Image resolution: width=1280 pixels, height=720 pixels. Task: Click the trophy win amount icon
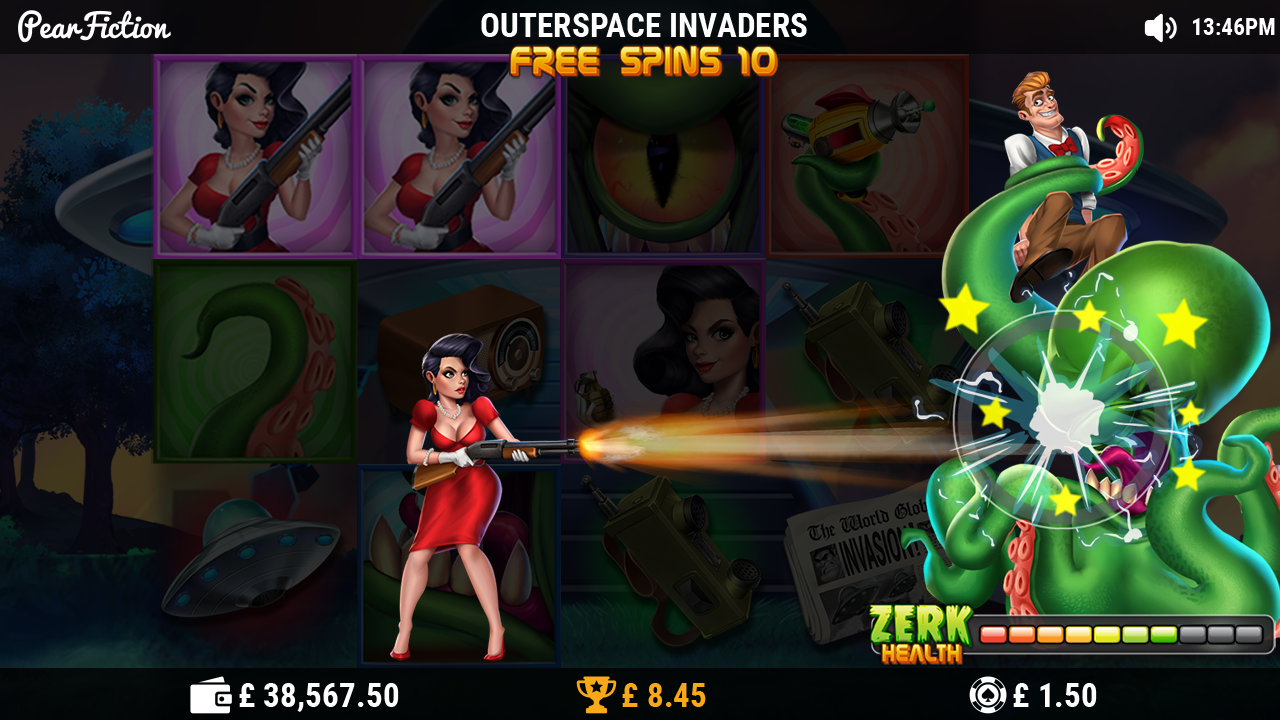point(597,693)
